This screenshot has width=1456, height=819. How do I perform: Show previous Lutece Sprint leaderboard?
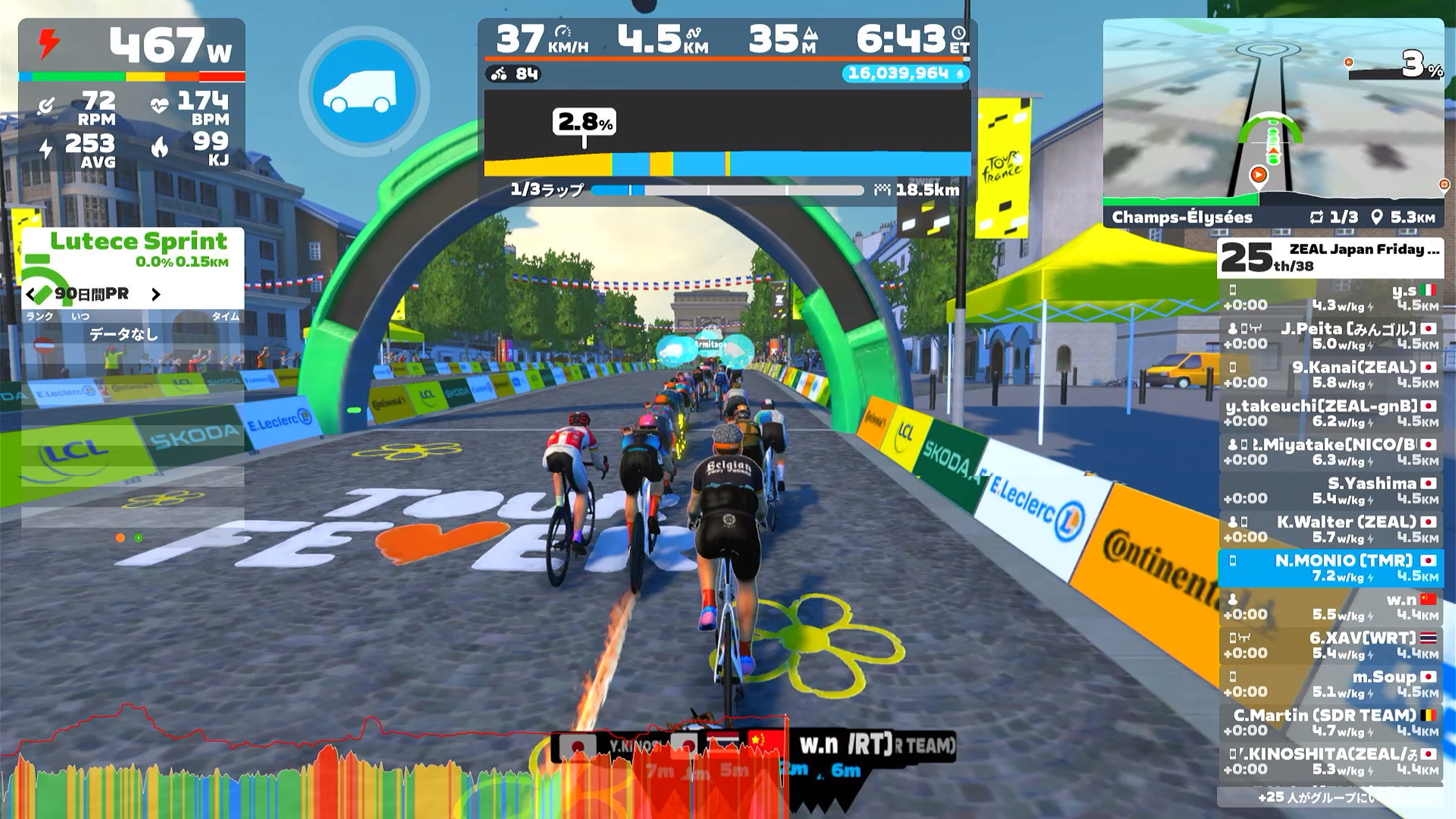click(x=31, y=294)
